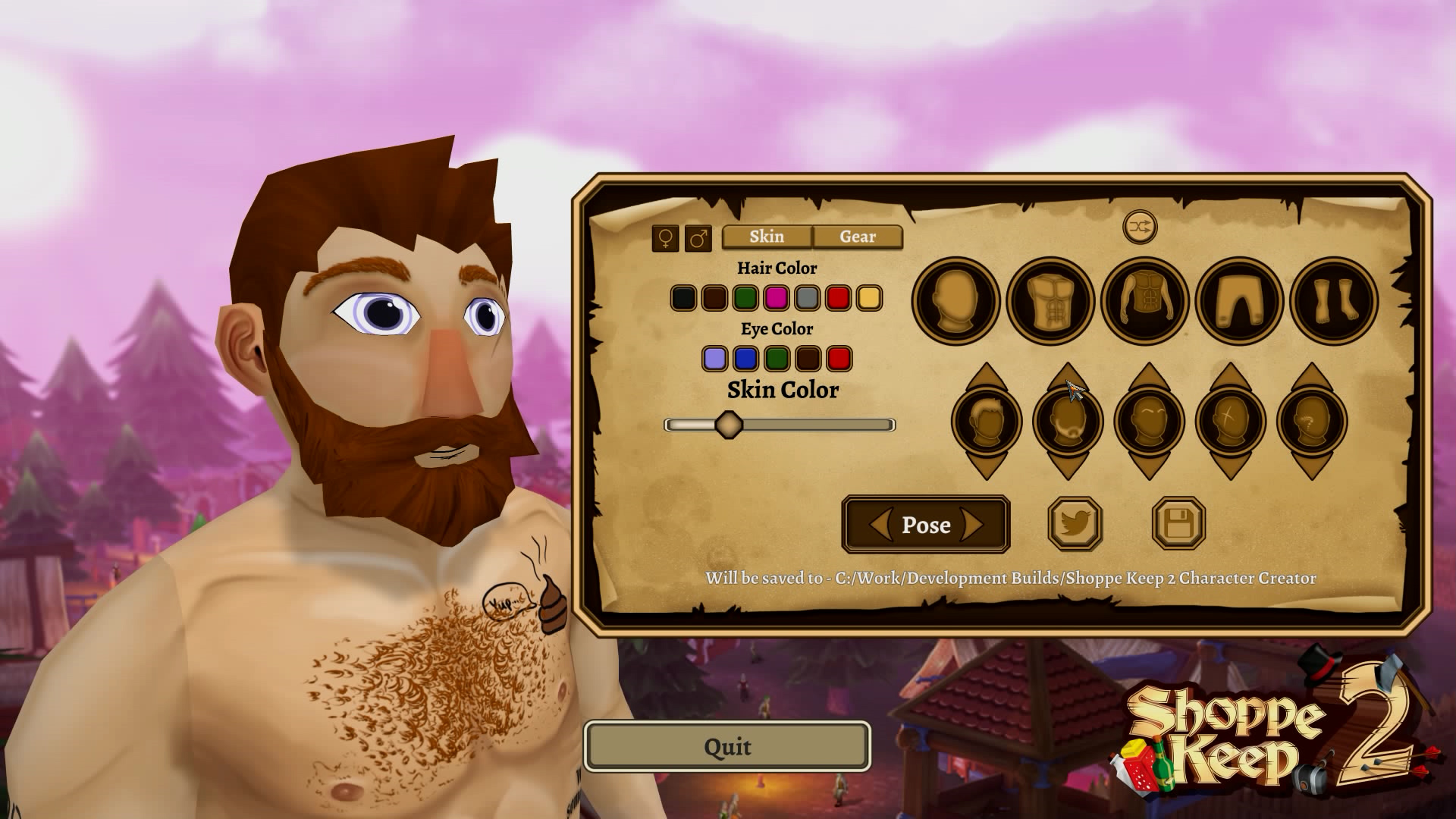Select the boots customization icon

click(1333, 300)
